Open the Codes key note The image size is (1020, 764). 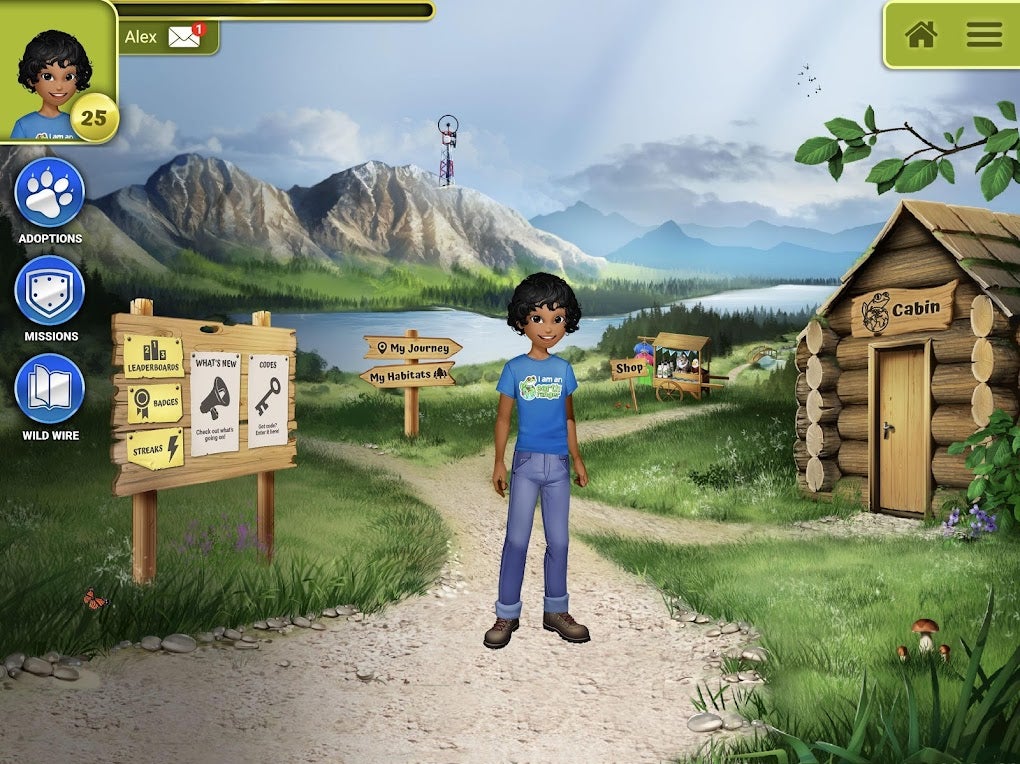268,400
